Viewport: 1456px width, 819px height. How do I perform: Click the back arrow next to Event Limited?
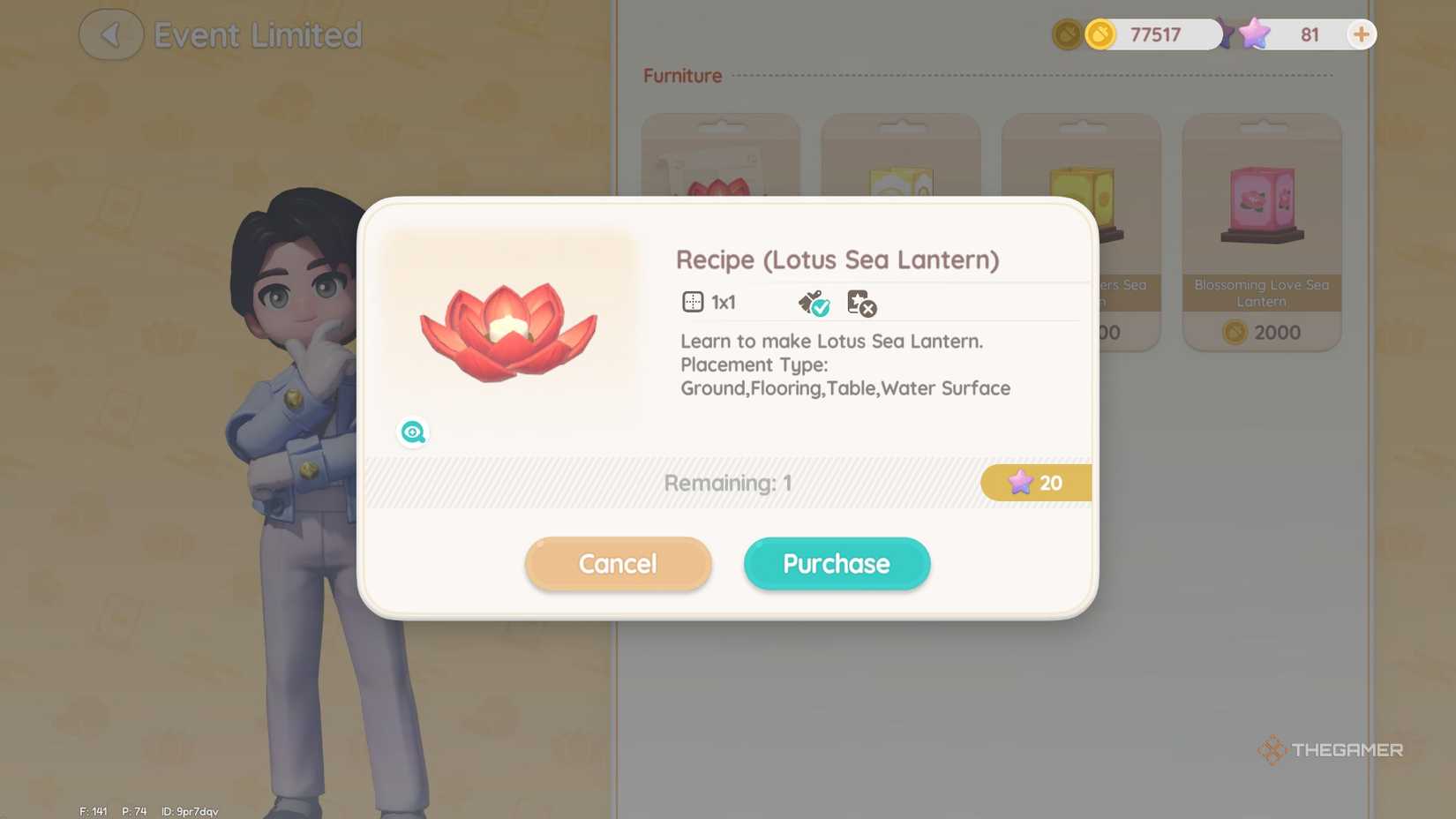tap(110, 34)
